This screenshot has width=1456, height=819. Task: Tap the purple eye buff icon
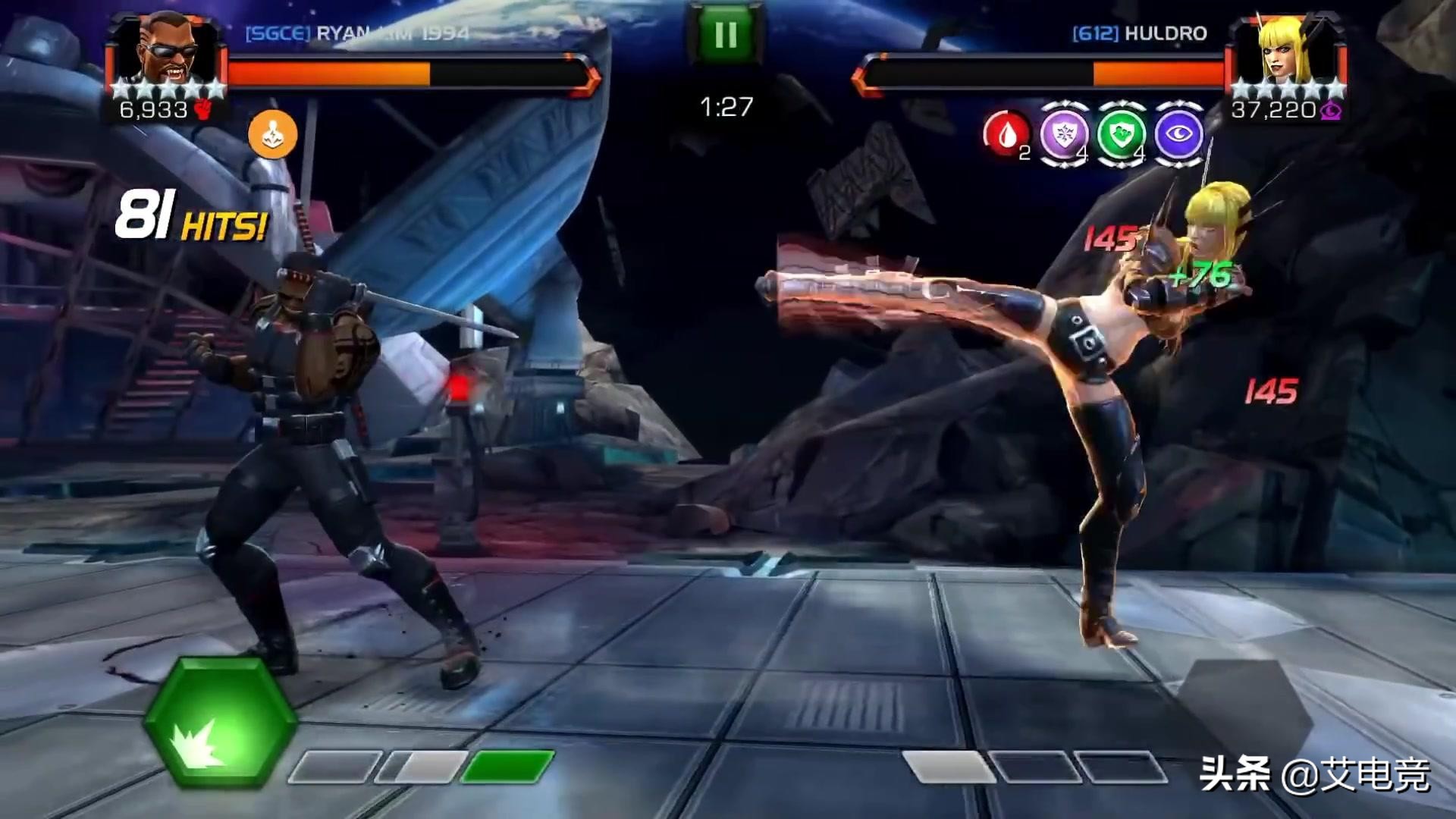pos(1178,134)
